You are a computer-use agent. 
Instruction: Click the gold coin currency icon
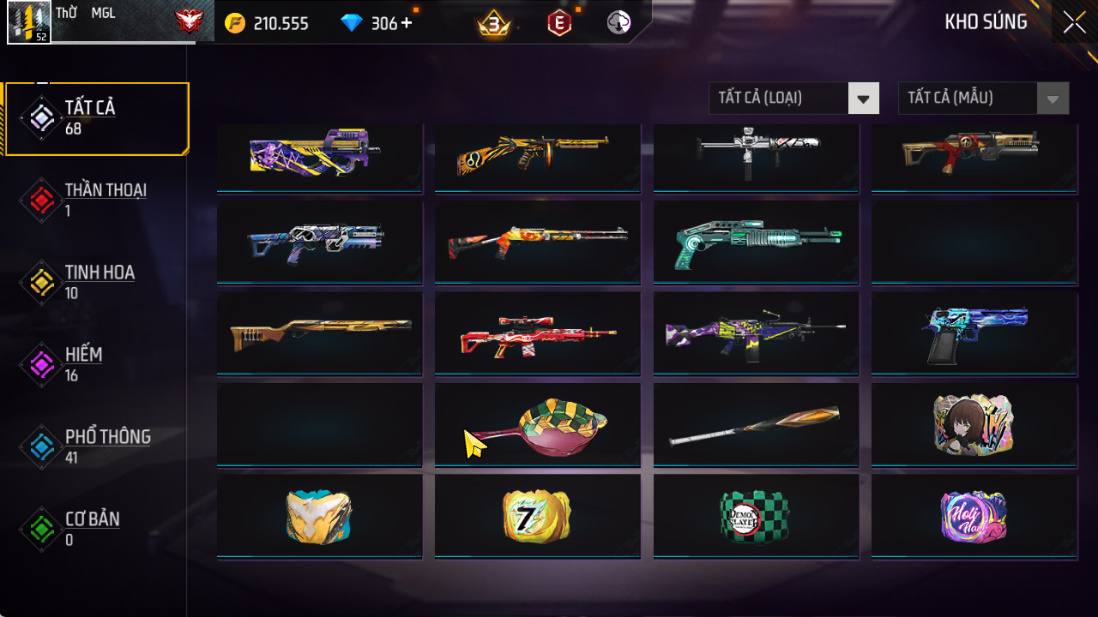235,23
